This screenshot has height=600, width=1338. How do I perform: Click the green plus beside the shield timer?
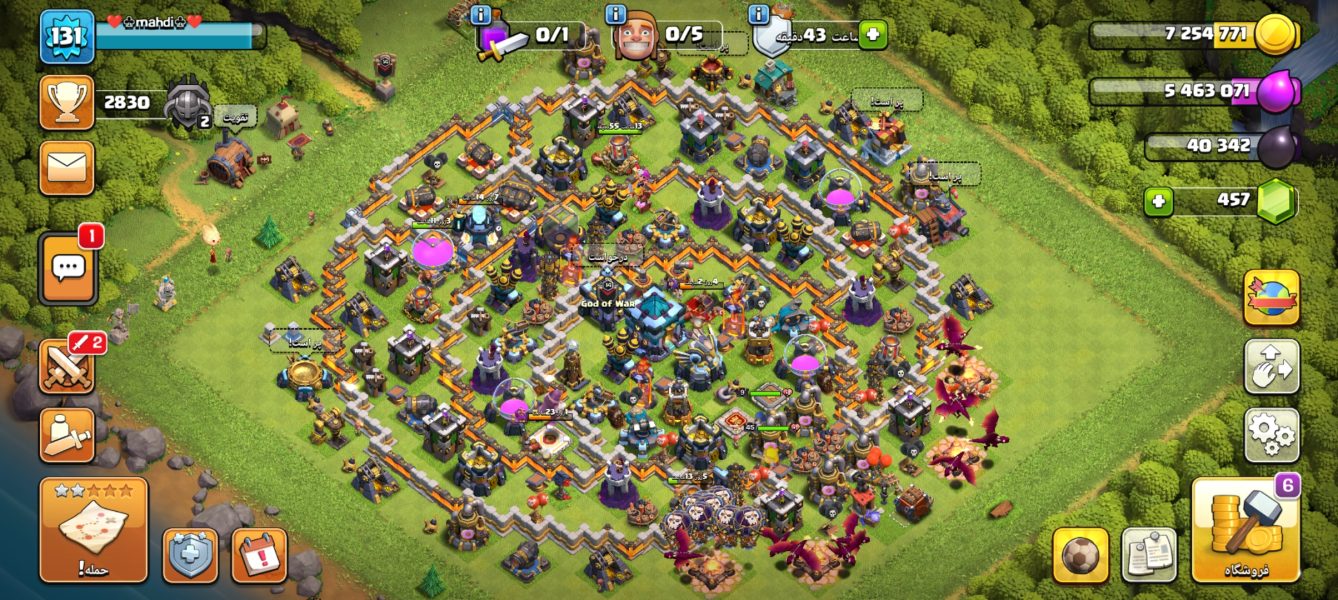(872, 34)
